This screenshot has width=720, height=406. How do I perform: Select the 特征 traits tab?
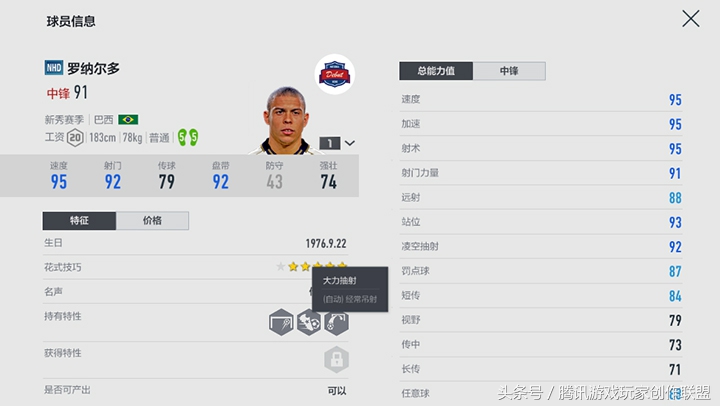click(x=79, y=221)
